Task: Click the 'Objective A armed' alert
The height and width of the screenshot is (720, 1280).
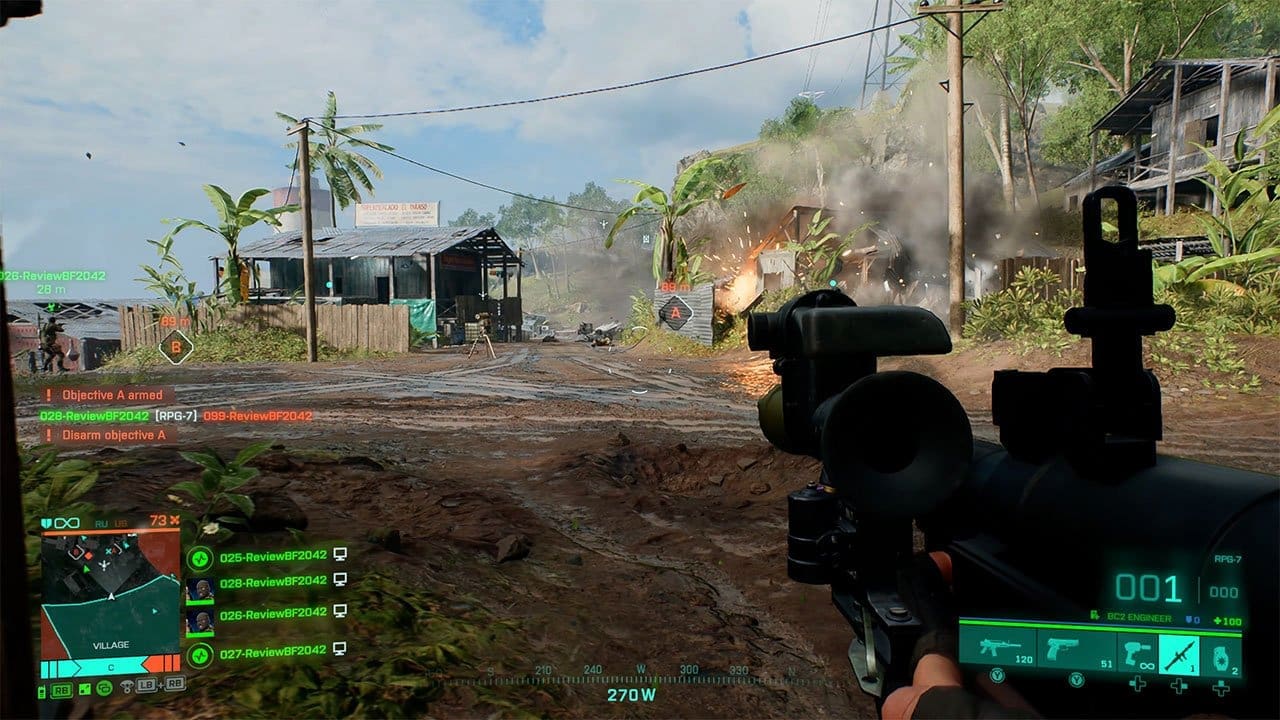Action: coord(108,395)
